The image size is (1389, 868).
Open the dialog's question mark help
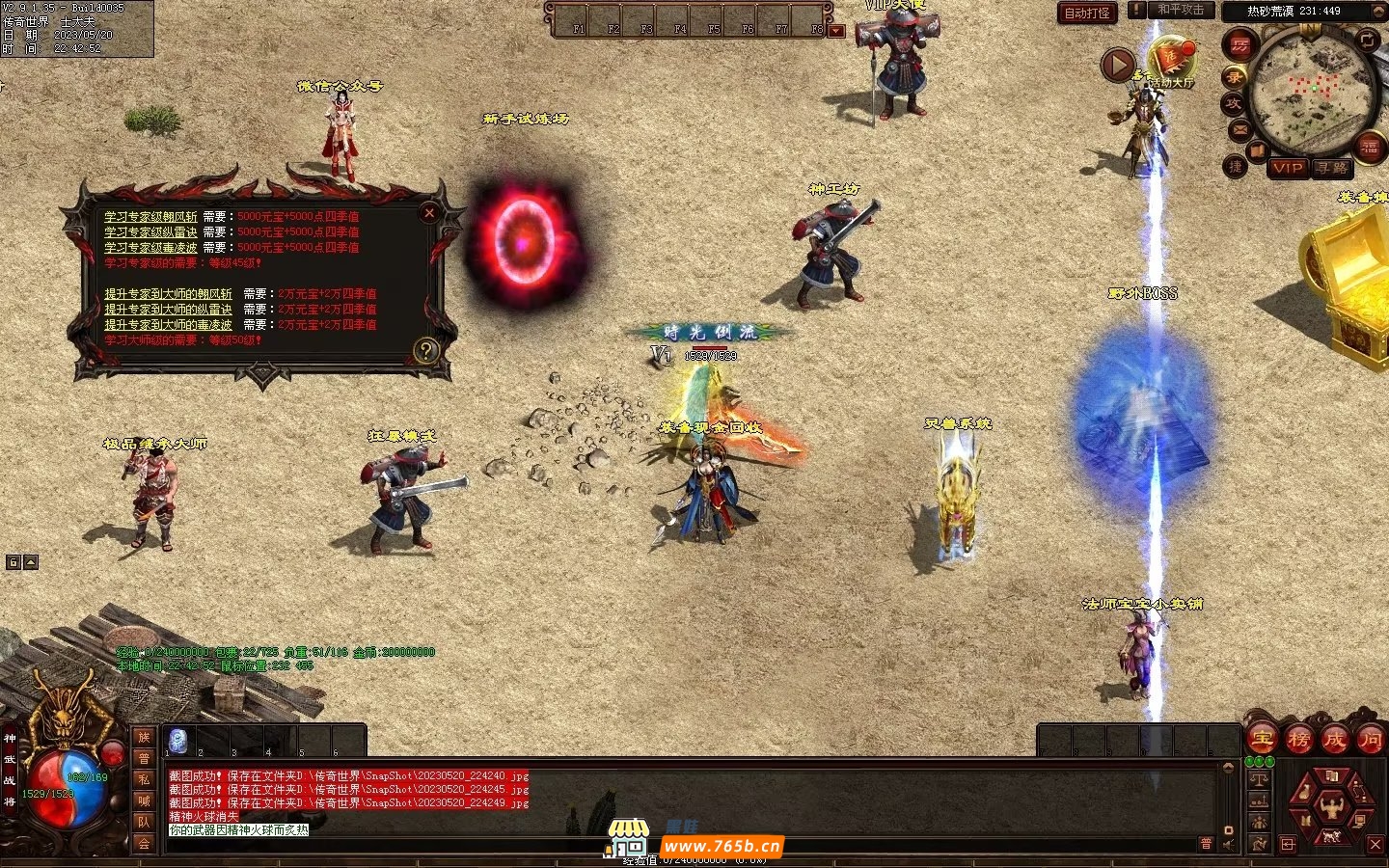click(425, 350)
